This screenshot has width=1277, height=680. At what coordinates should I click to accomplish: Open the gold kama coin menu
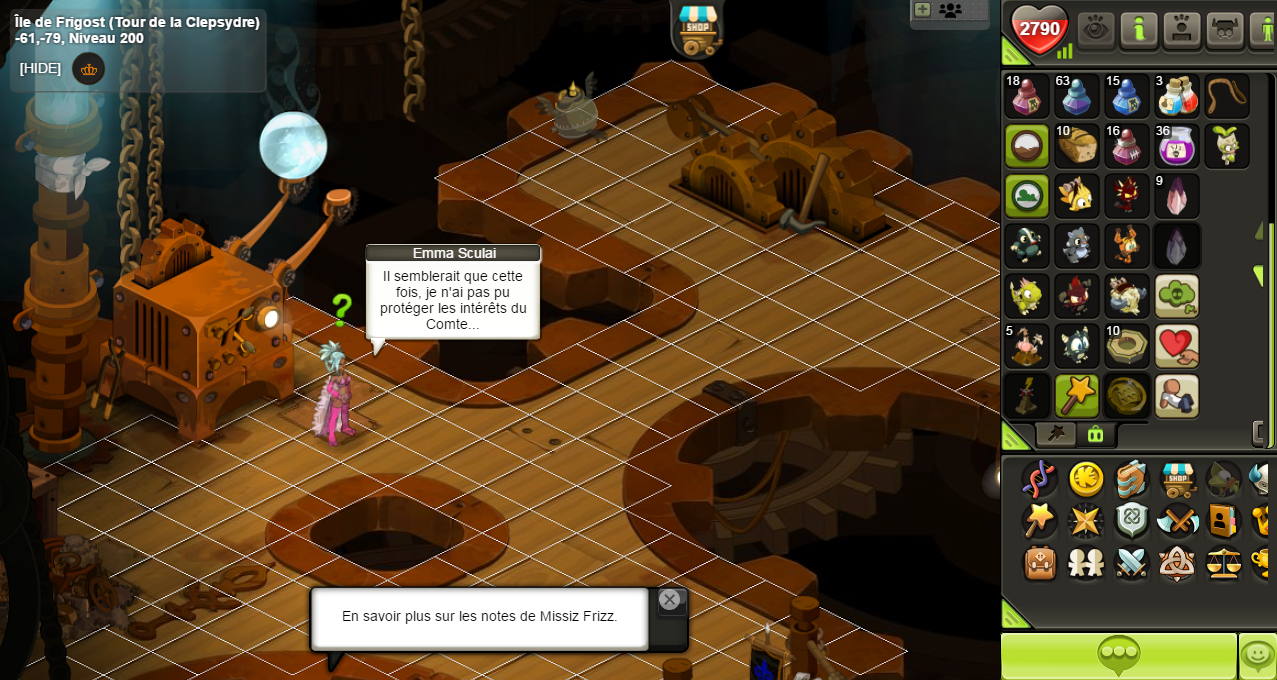(1086, 479)
